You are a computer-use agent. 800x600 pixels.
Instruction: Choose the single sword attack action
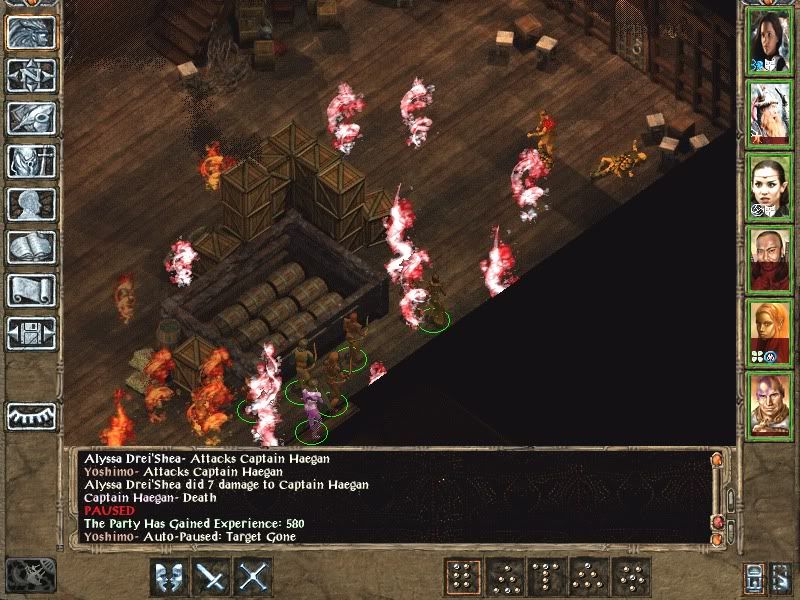[x=212, y=577]
